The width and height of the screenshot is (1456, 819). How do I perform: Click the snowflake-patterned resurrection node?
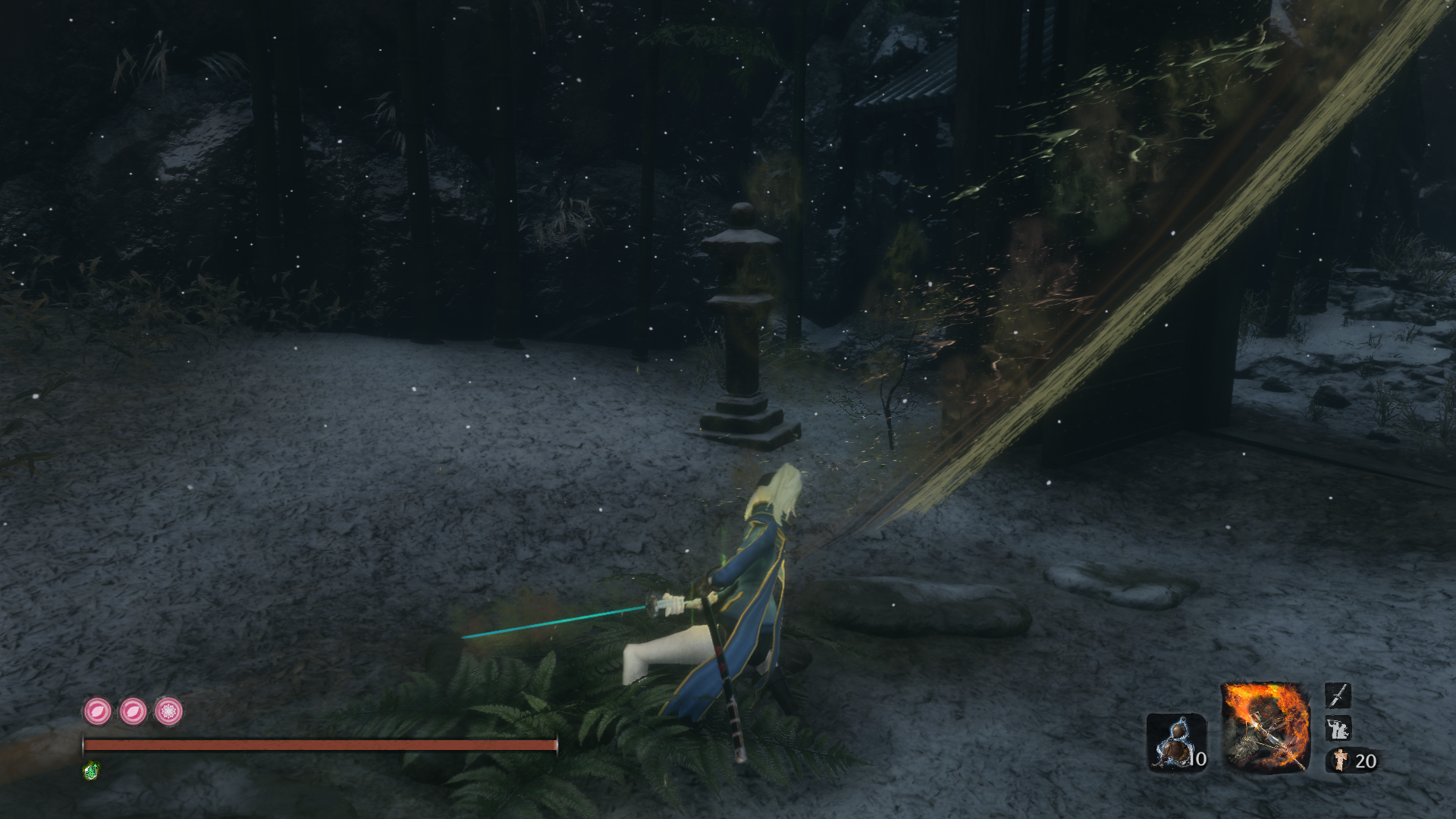click(168, 711)
